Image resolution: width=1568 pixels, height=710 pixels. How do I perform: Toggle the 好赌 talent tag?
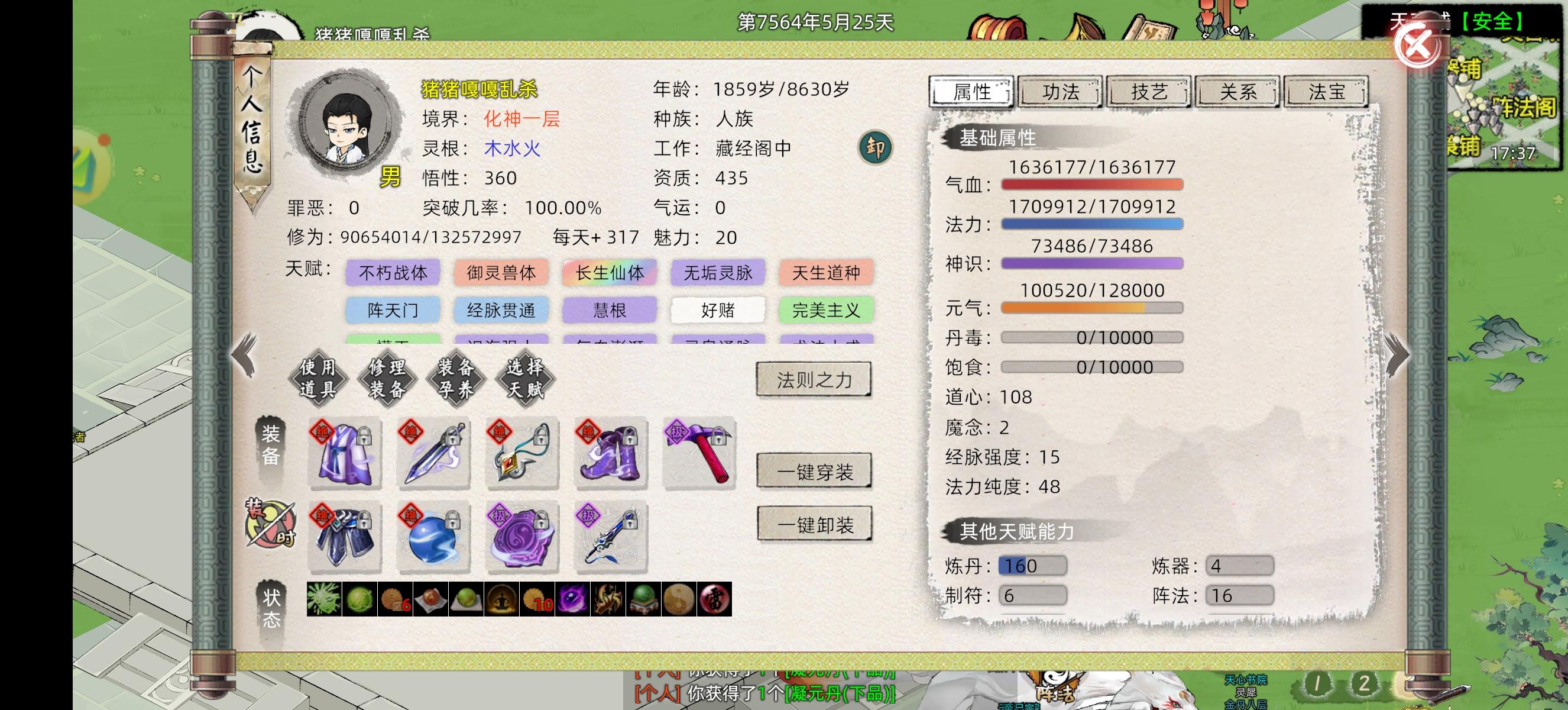[718, 310]
